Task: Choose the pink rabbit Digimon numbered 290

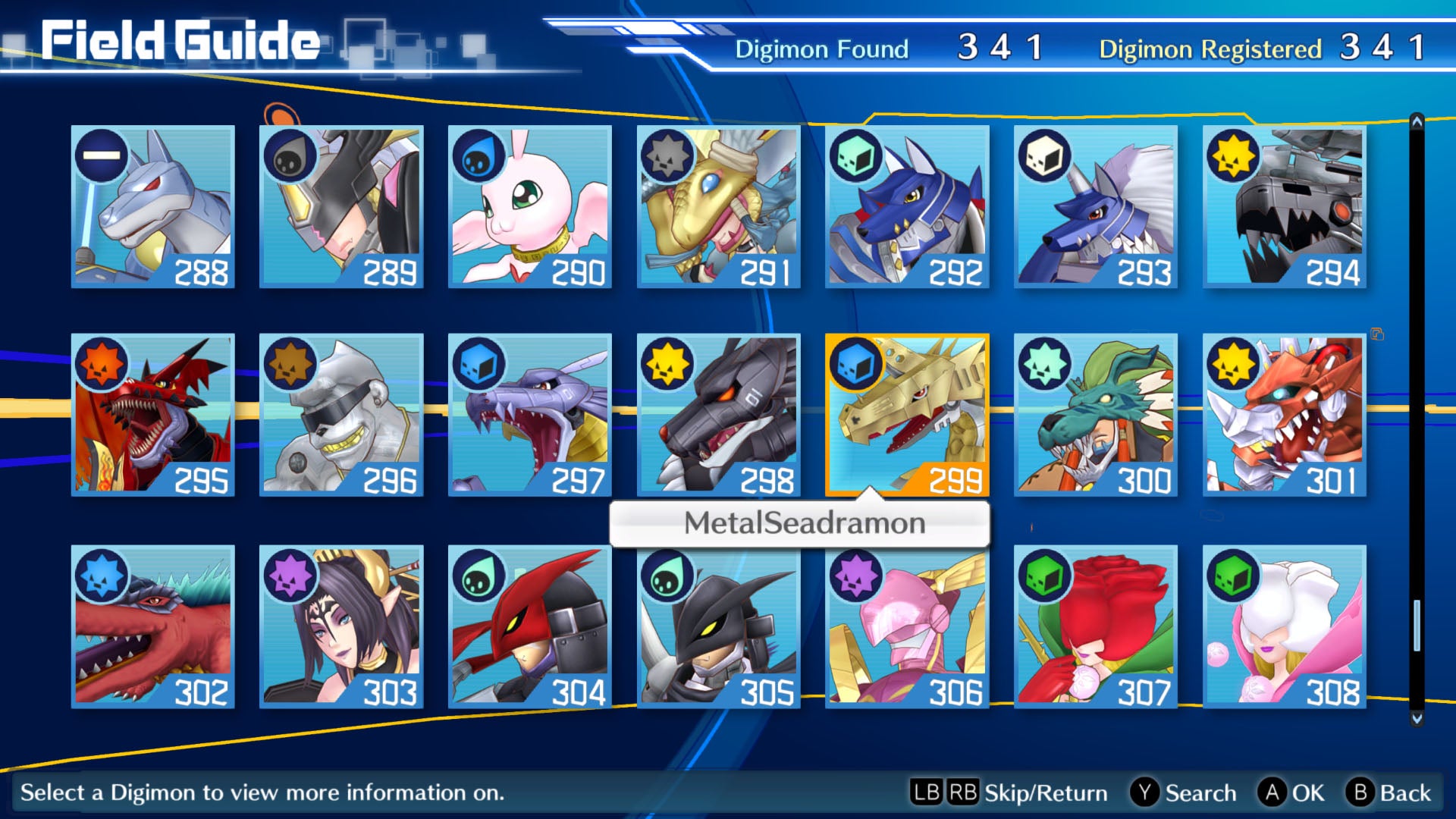Action: (x=529, y=206)
